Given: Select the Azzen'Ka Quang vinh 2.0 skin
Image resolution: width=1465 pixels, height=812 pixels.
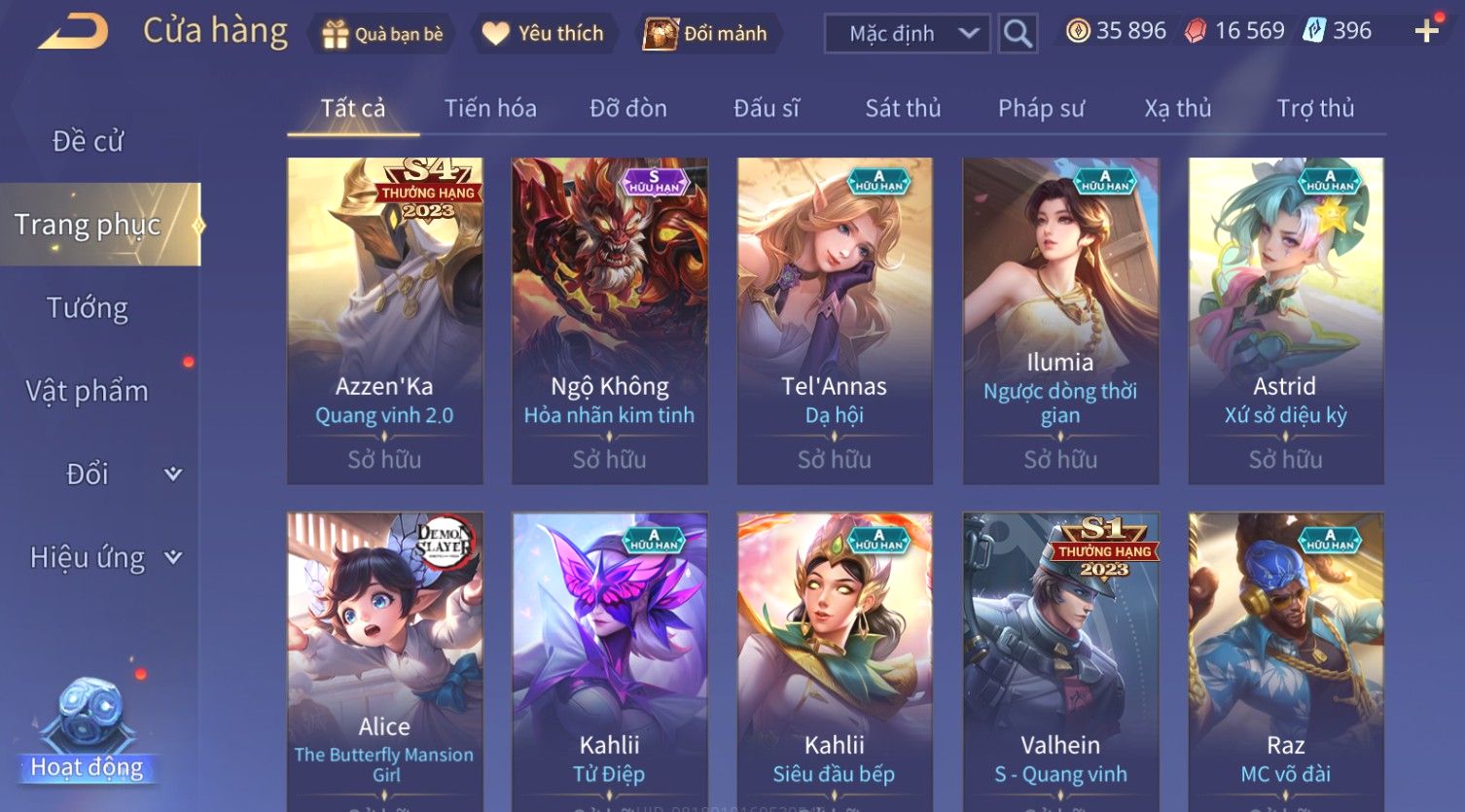Looking at the screenshot, I should point(385,321).
